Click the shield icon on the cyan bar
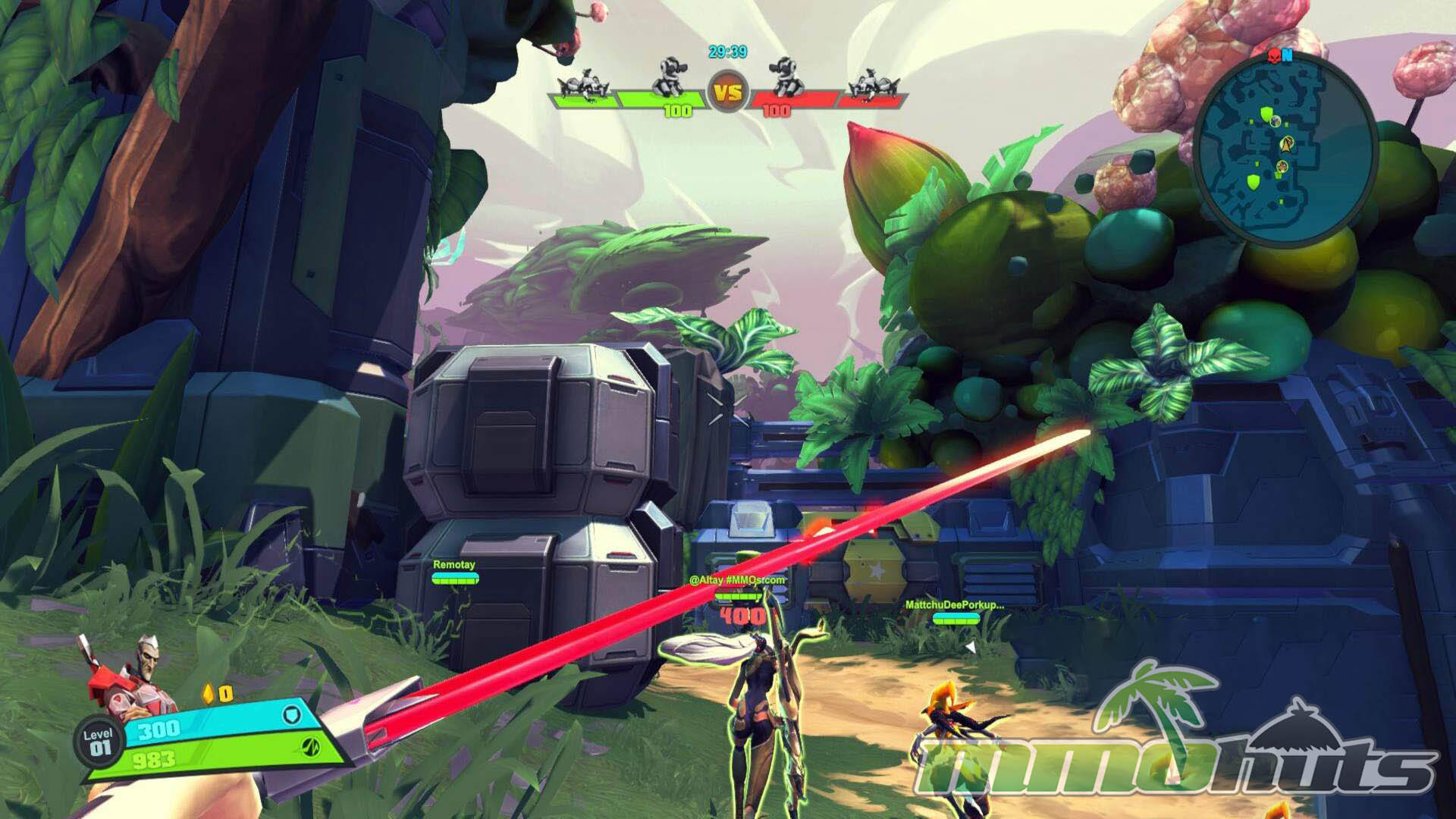The image size is (1456, 819). (x=292, y=714)
